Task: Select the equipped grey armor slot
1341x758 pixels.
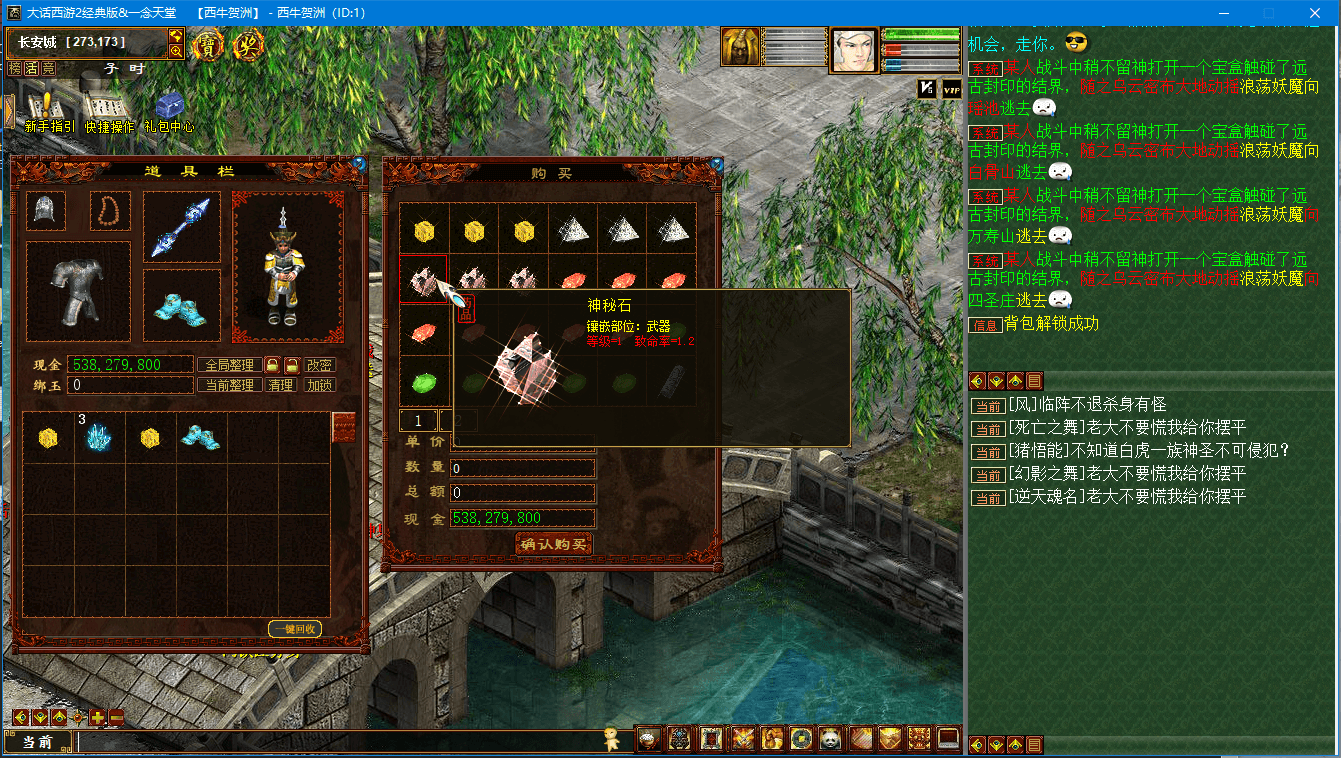Action: pyautogui.click(x=77, y=284)
